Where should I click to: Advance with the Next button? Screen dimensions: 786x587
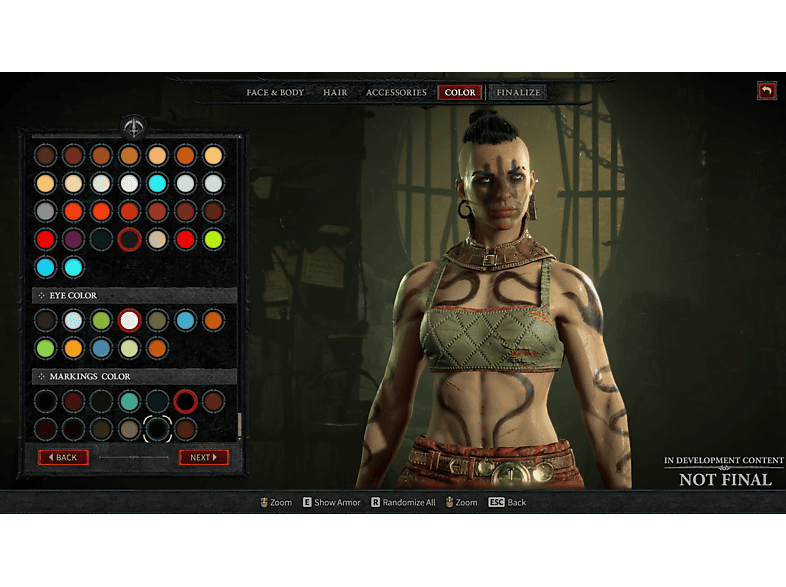pyautogui.click(x=203, y=457)
